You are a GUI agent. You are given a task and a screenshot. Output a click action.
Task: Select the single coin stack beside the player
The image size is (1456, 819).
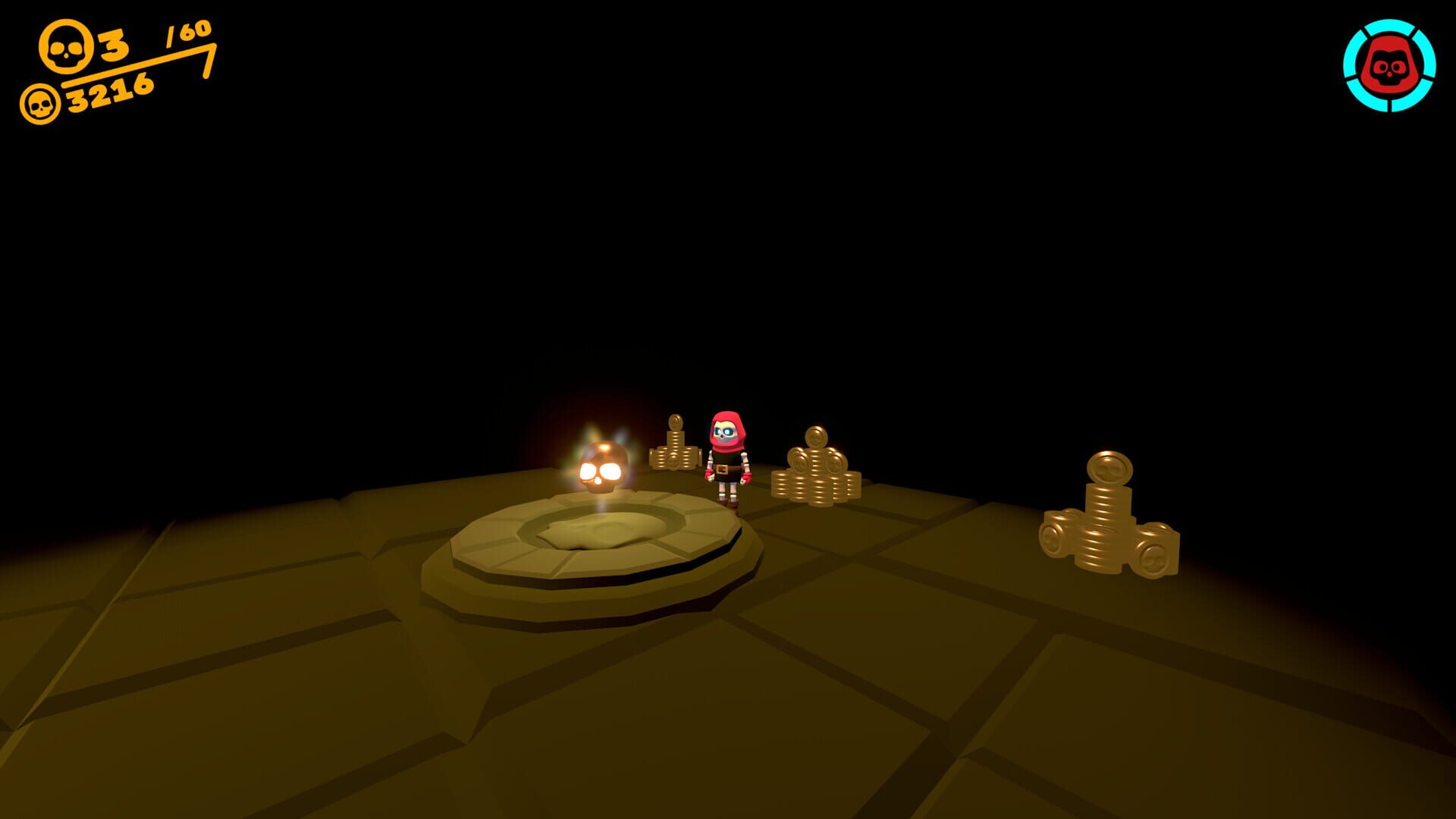pos(673,455)
